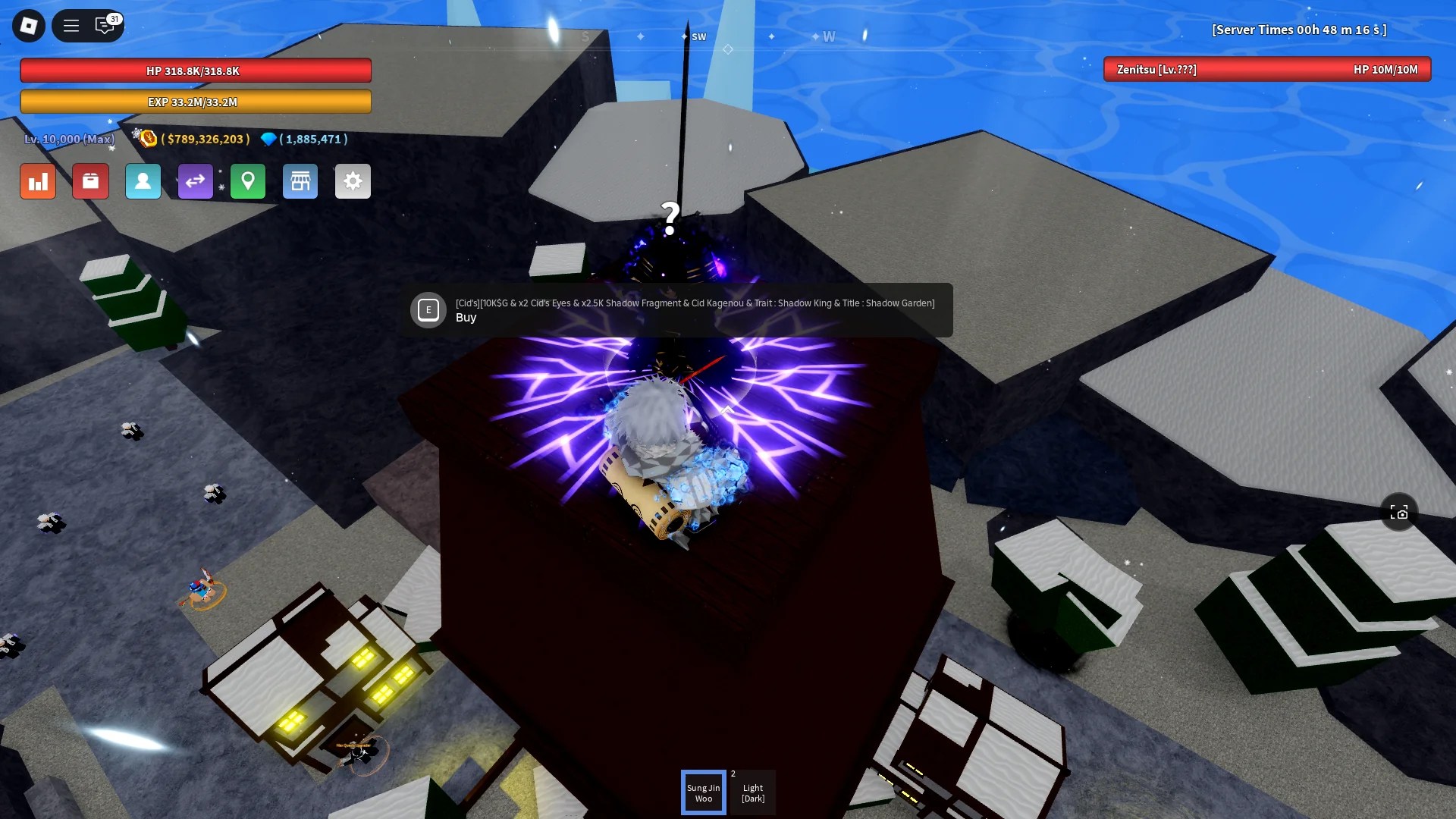Open the player character profile icon

[x=143, y=181]
